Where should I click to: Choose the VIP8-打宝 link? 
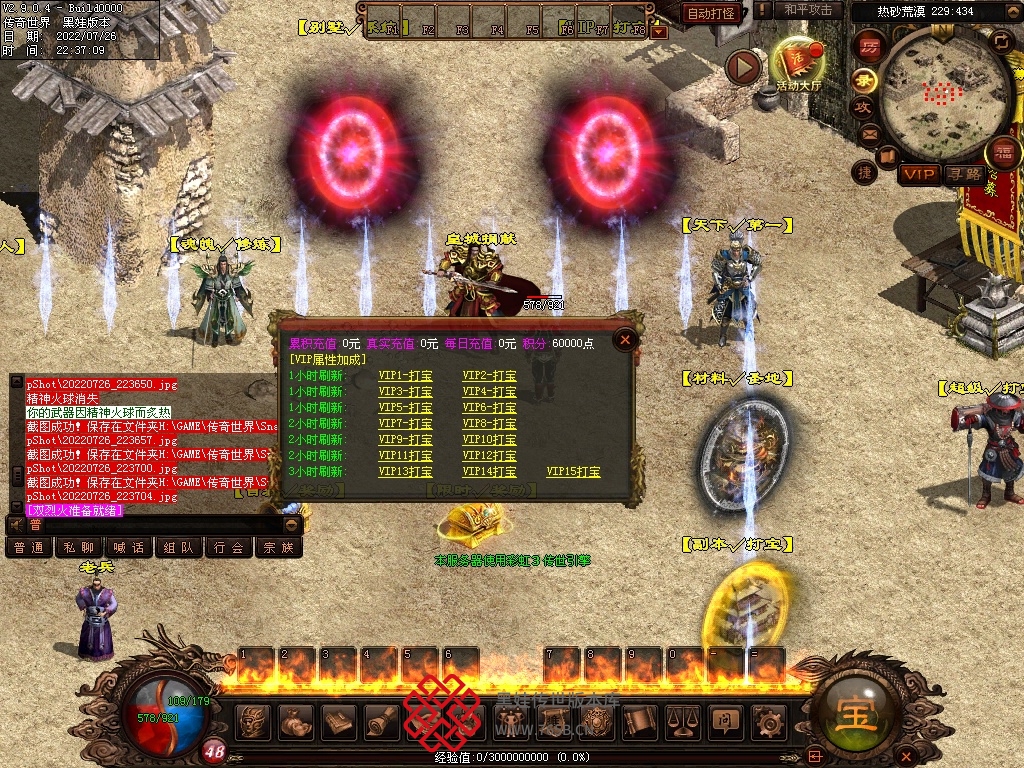[489, 424]
